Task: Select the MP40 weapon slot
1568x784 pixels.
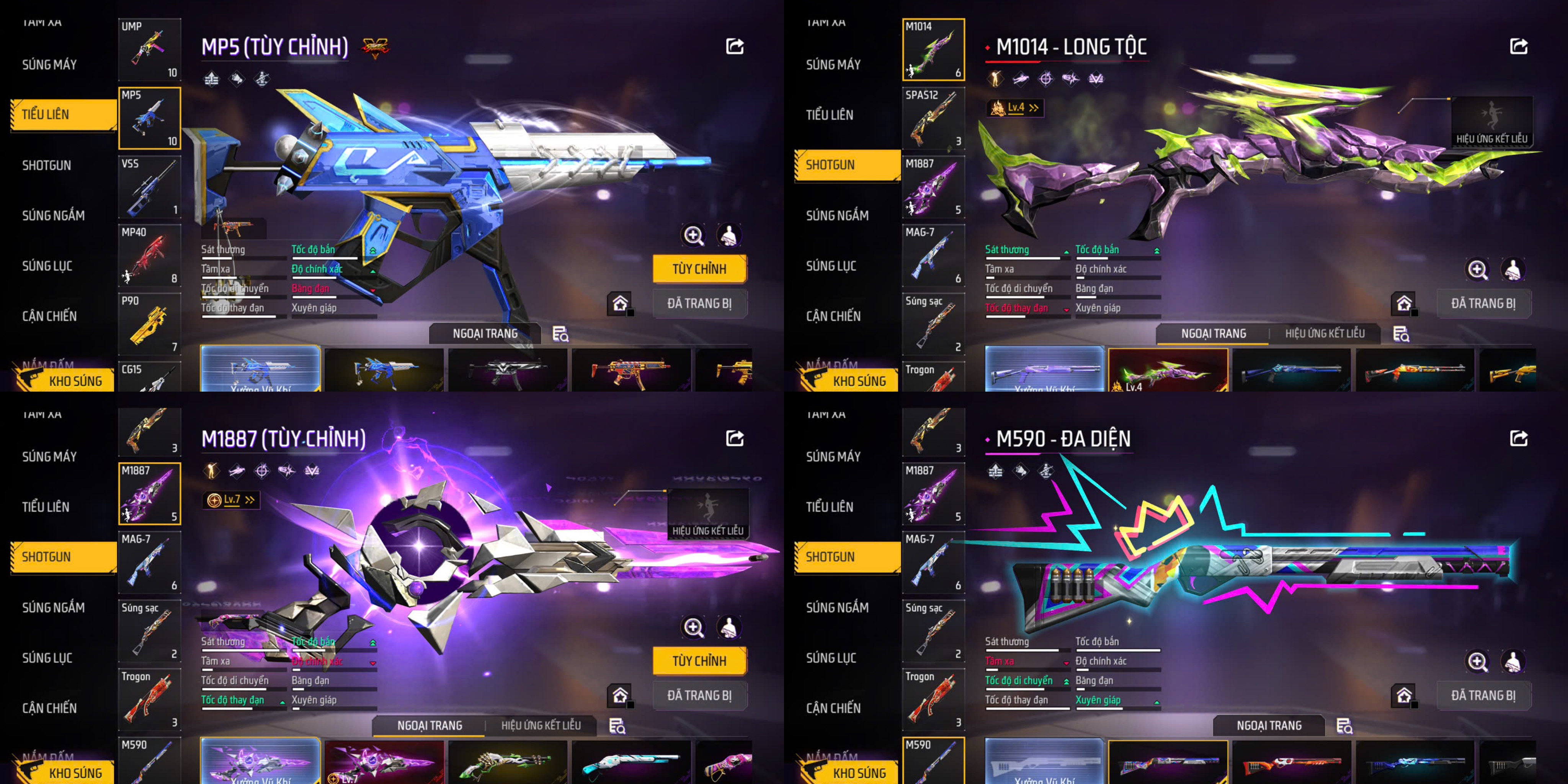Action: point(149,256)
